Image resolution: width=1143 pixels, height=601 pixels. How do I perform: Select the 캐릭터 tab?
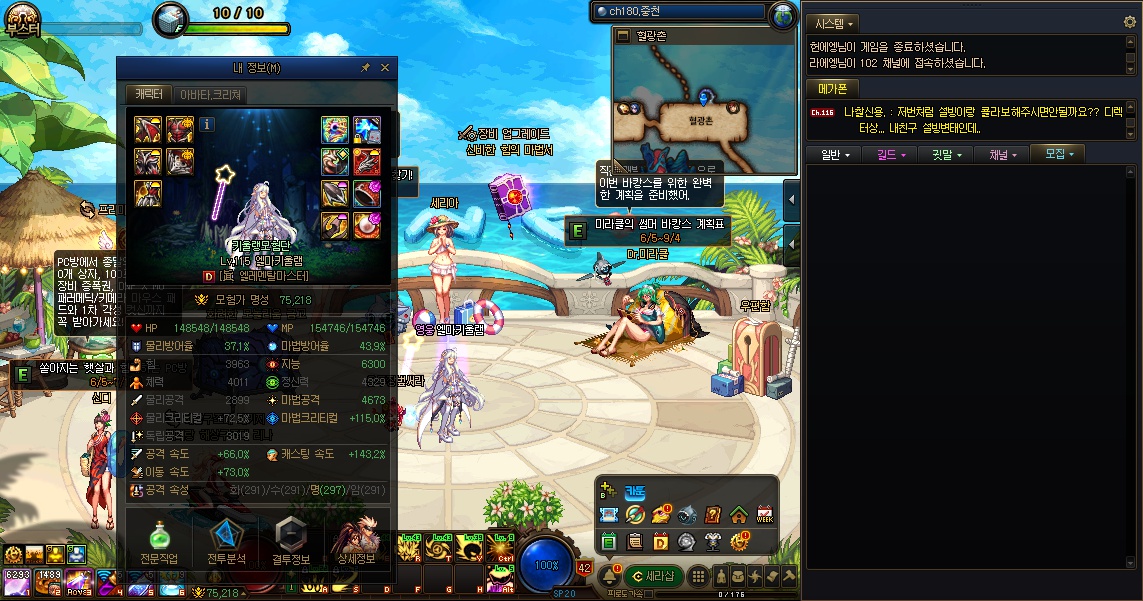tap(149, 95)
